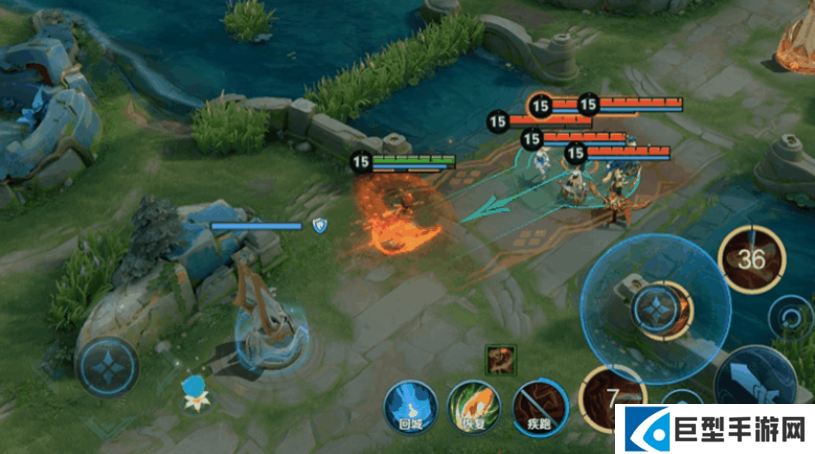This screenshot has width=815, height=454.
Task: Touch the movement joystick knob
Action: tap(107, 364)
